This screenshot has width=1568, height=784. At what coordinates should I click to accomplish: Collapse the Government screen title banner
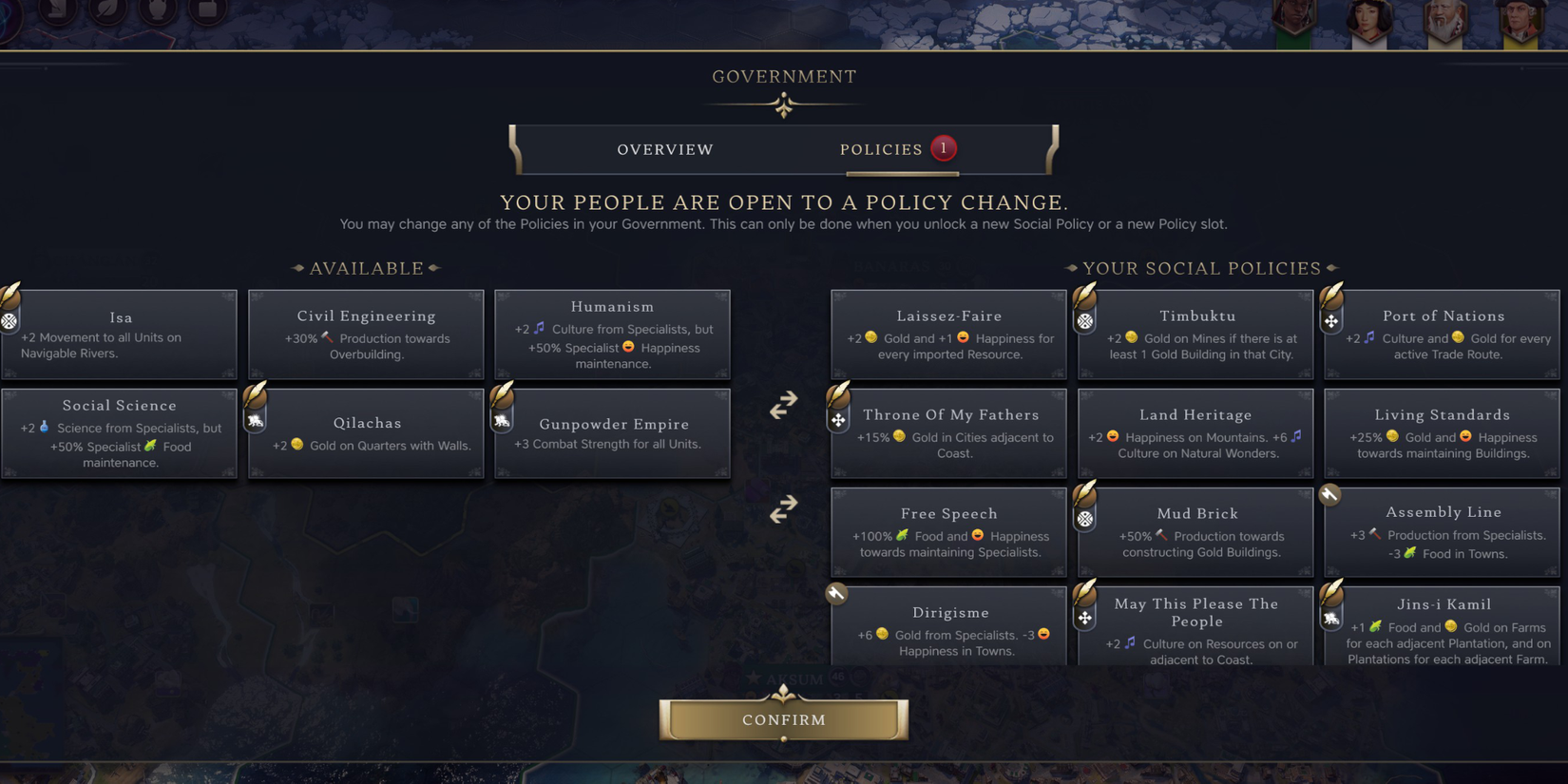point(783,76)
